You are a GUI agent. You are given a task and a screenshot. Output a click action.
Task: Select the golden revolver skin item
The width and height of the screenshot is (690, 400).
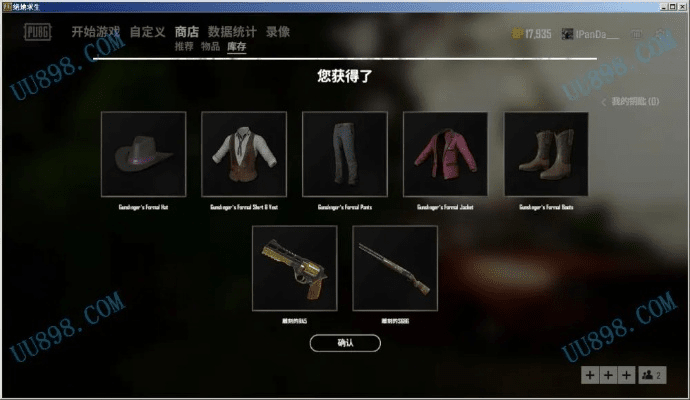(295, 267)
